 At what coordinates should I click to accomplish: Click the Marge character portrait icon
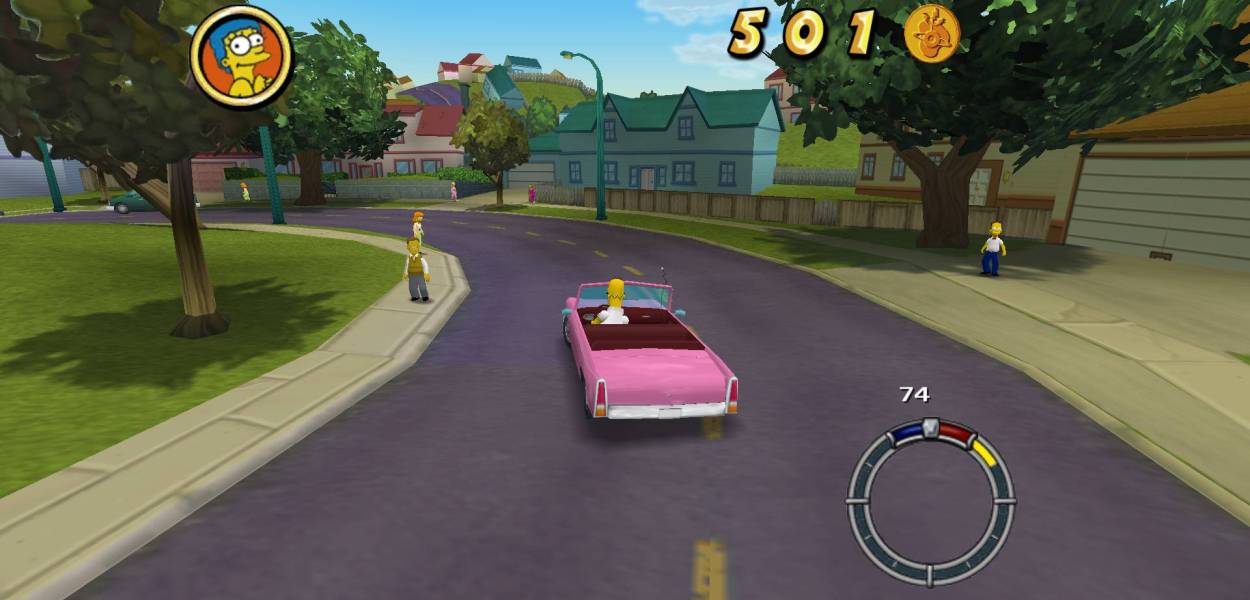[x=241, y=55]
